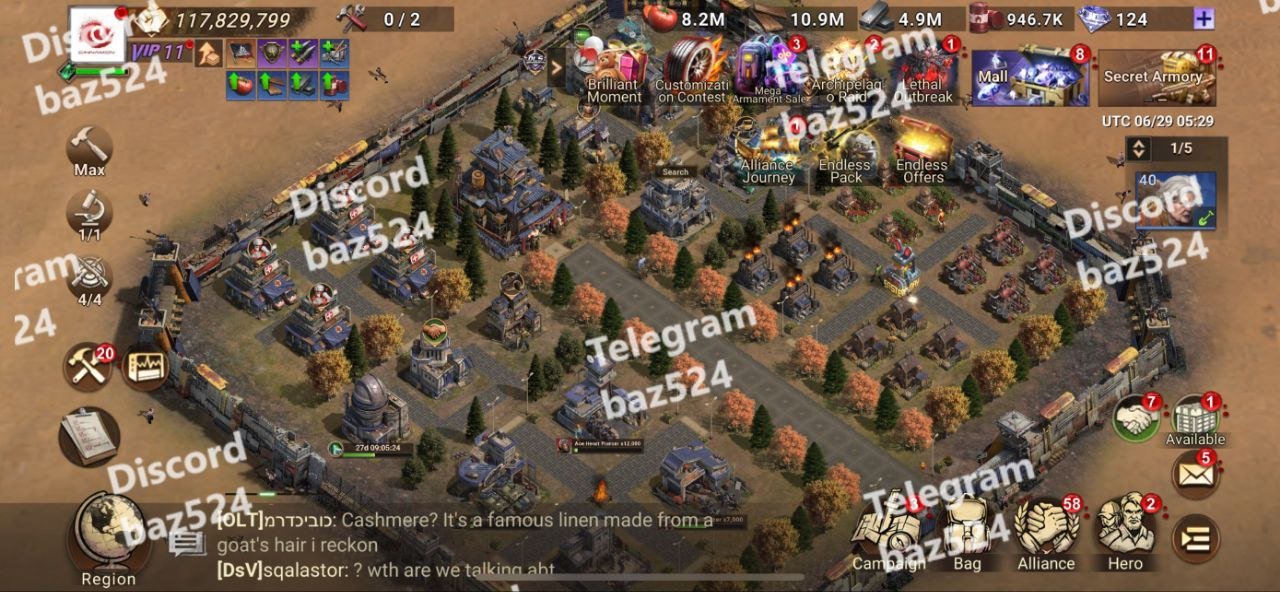This screenshot has width=1280, height=592.
Task: Add diamonds with the plus button
Action: click(1204, 19)
